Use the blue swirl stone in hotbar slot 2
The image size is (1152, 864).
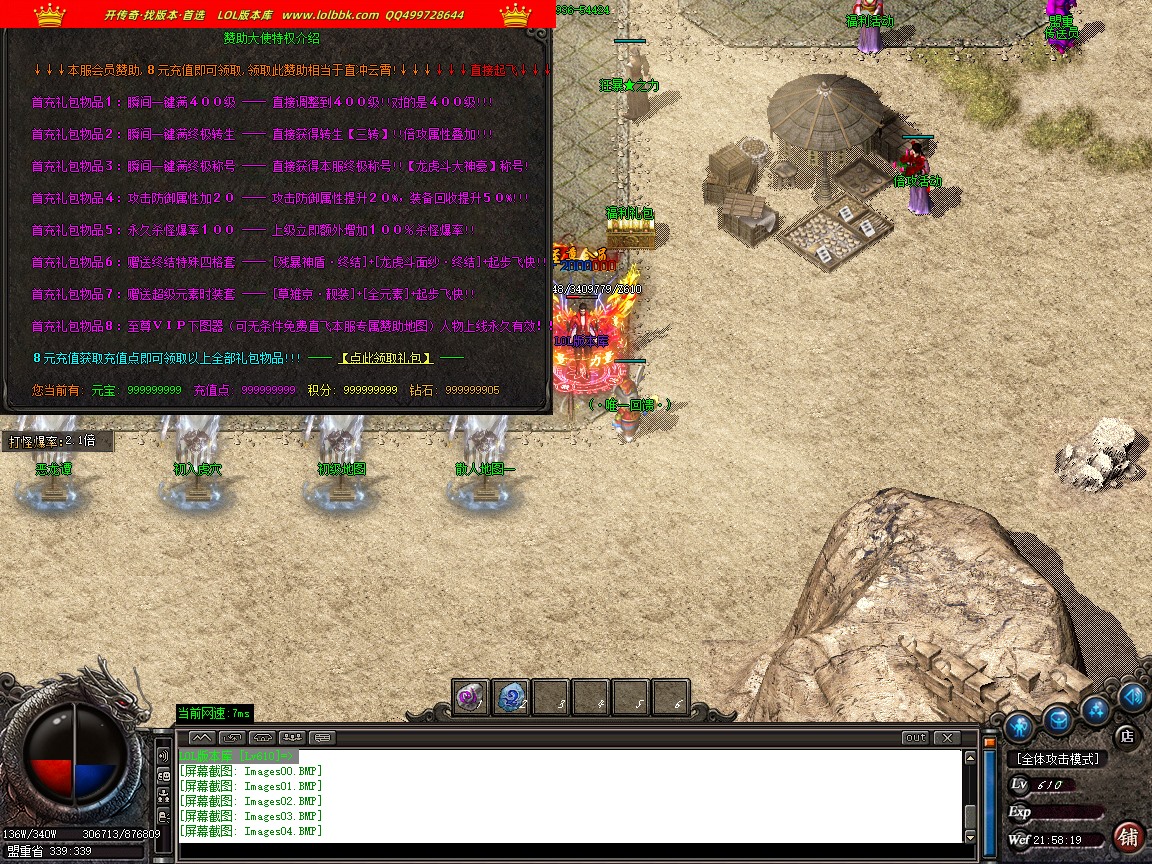(511, 698)
